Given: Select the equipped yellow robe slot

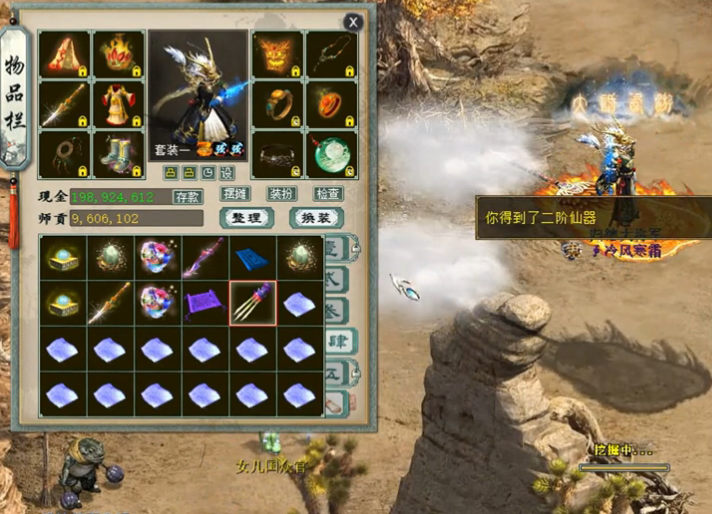Looking at the screenshot, I should [118, 103].
